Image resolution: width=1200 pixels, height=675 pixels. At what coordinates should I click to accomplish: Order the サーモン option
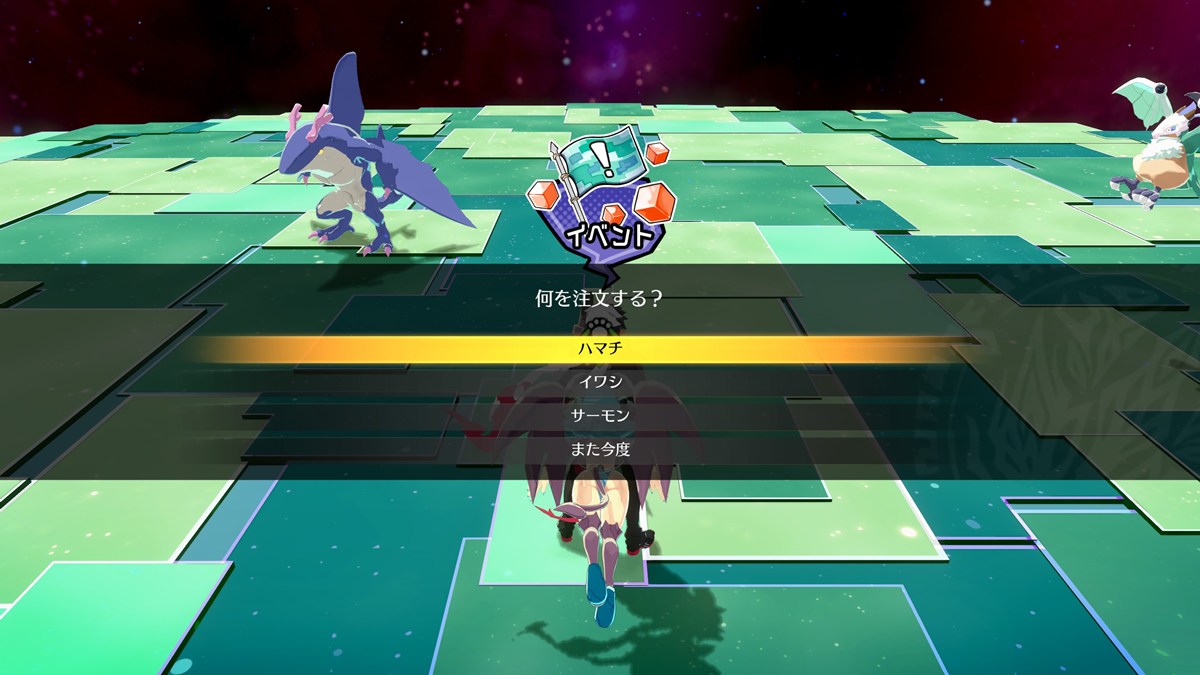pos(600,415)
